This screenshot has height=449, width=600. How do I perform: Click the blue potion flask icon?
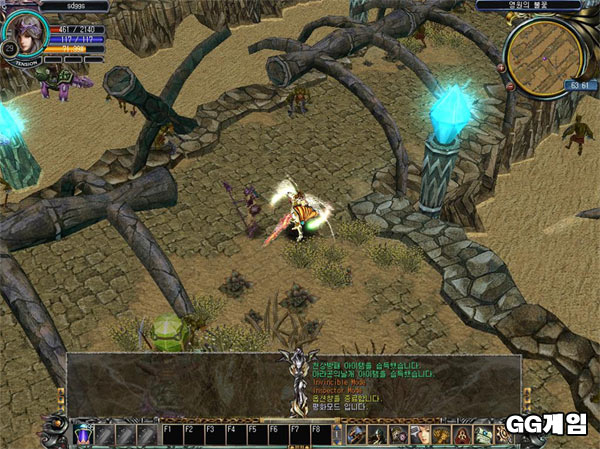83,434
